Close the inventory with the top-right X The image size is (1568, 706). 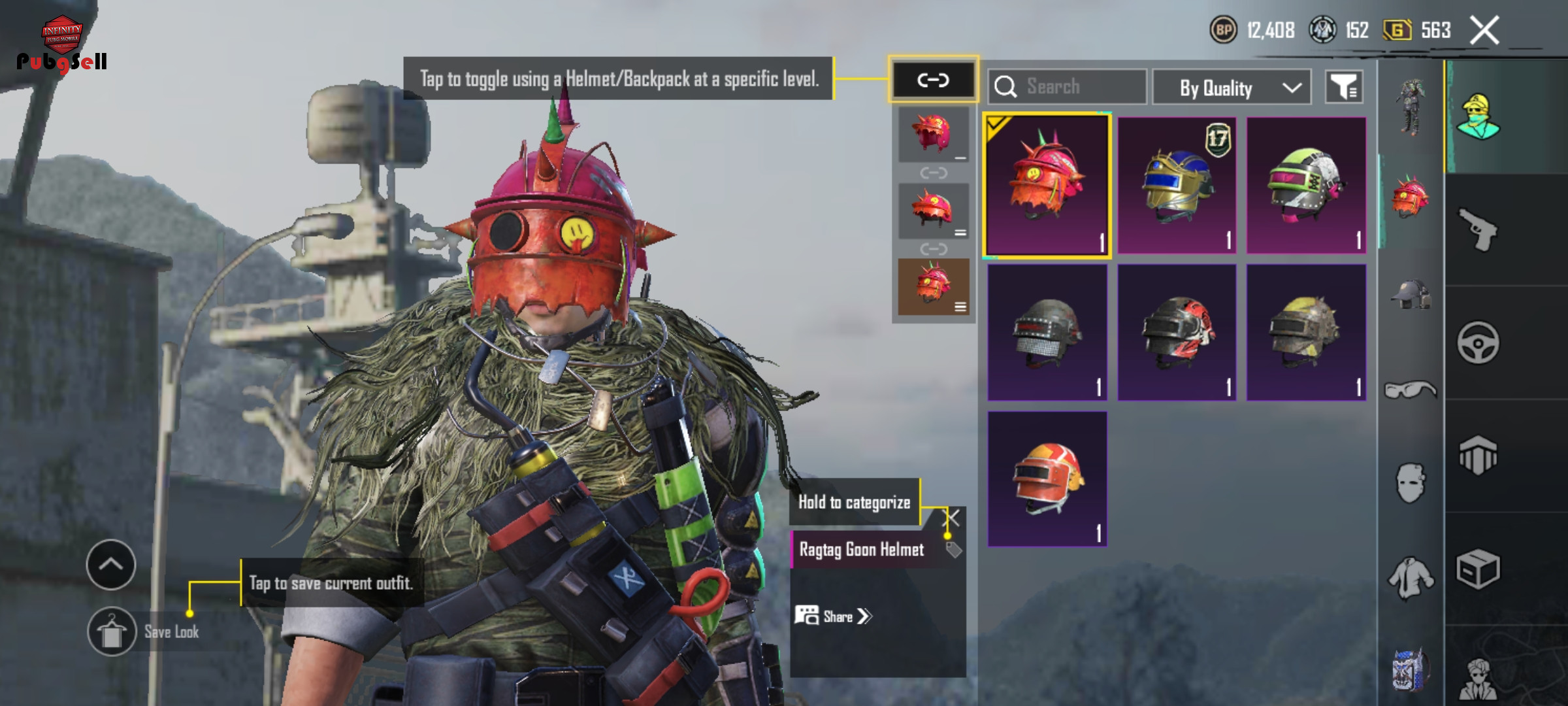pos(1484,31)
